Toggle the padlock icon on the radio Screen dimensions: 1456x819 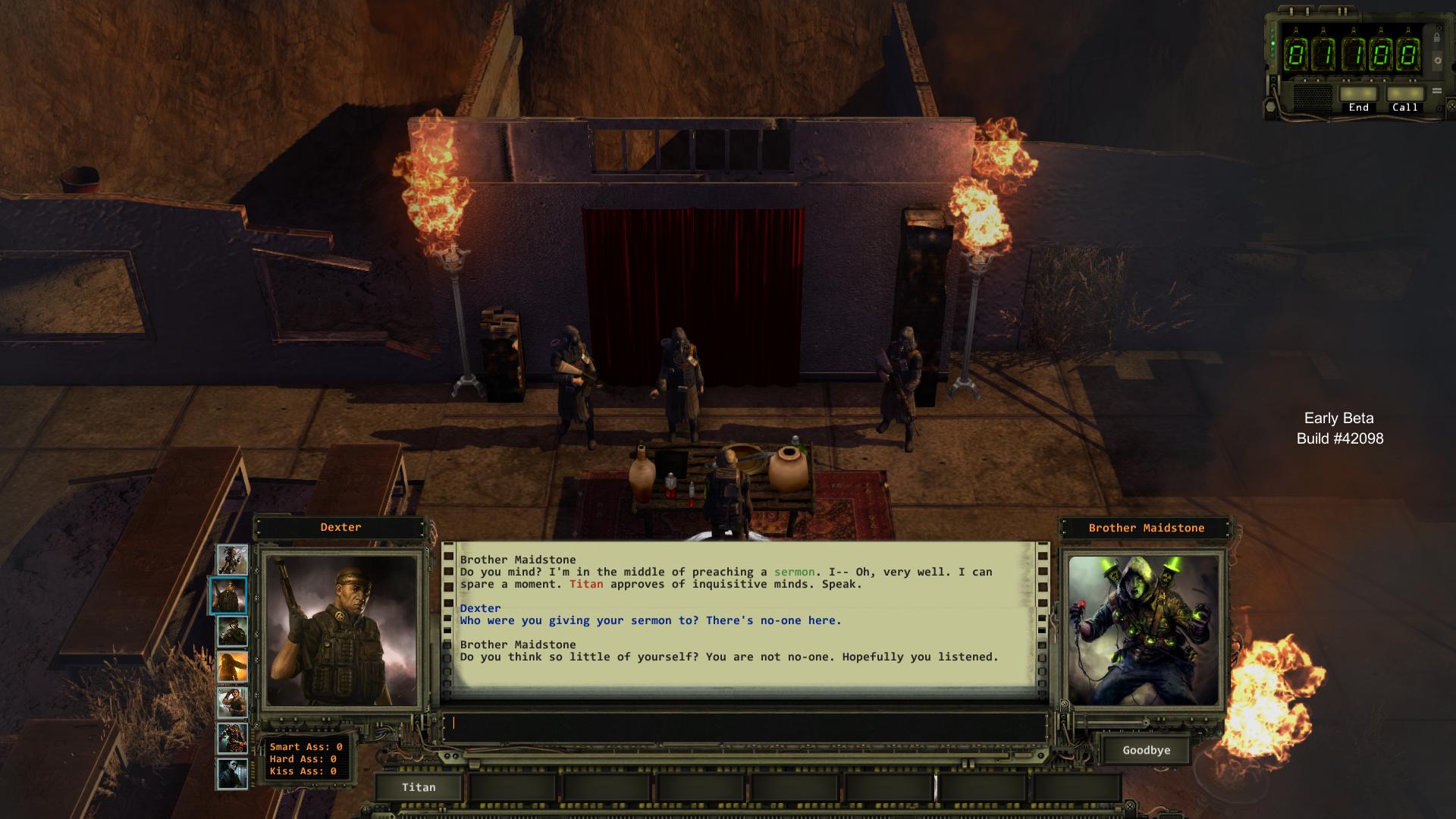[1437, 36]
